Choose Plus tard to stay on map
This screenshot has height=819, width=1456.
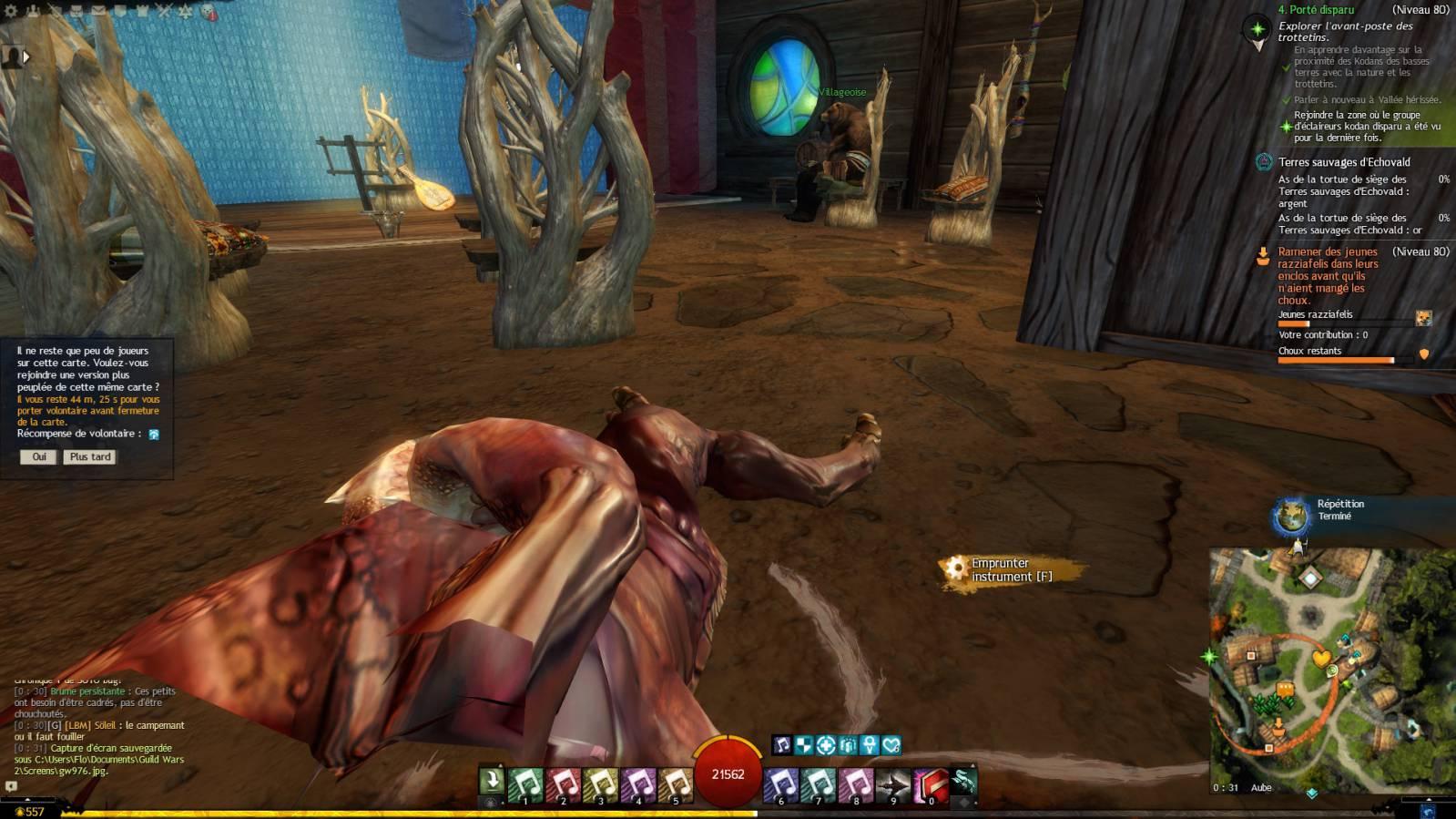90,457
